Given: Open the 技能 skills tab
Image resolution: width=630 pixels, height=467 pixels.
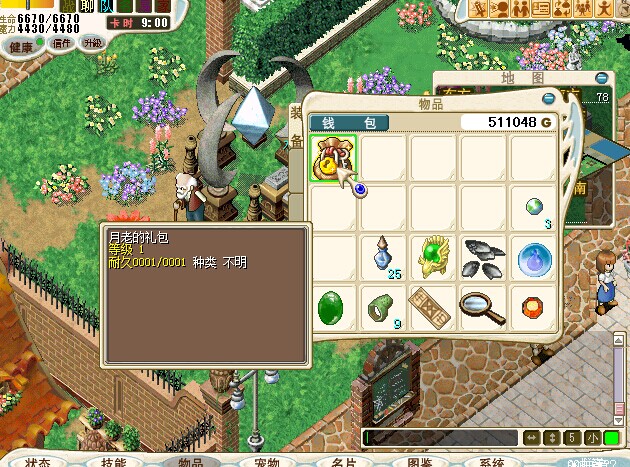Looking at the screenshot, I should pyautogui.click(x=114, y=462).
